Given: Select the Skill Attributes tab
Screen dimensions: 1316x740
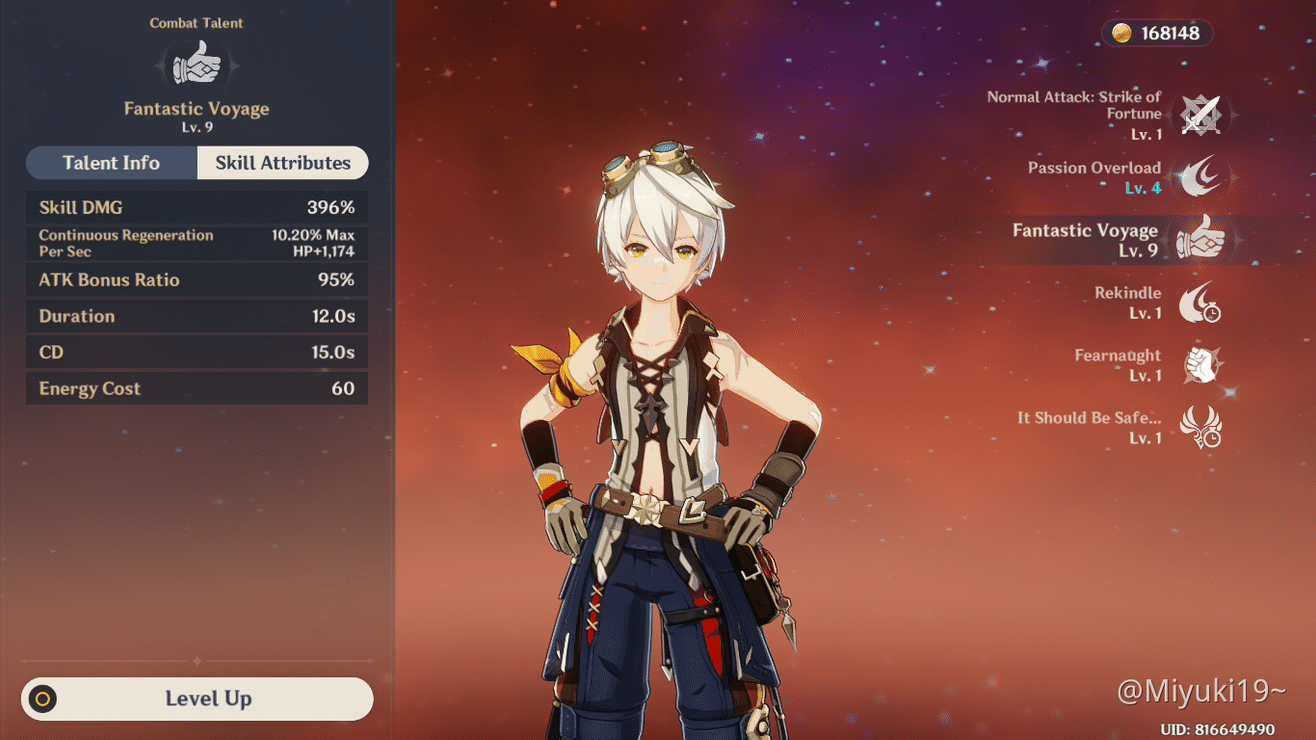Looking at the screenshot, I should point(283,163).
